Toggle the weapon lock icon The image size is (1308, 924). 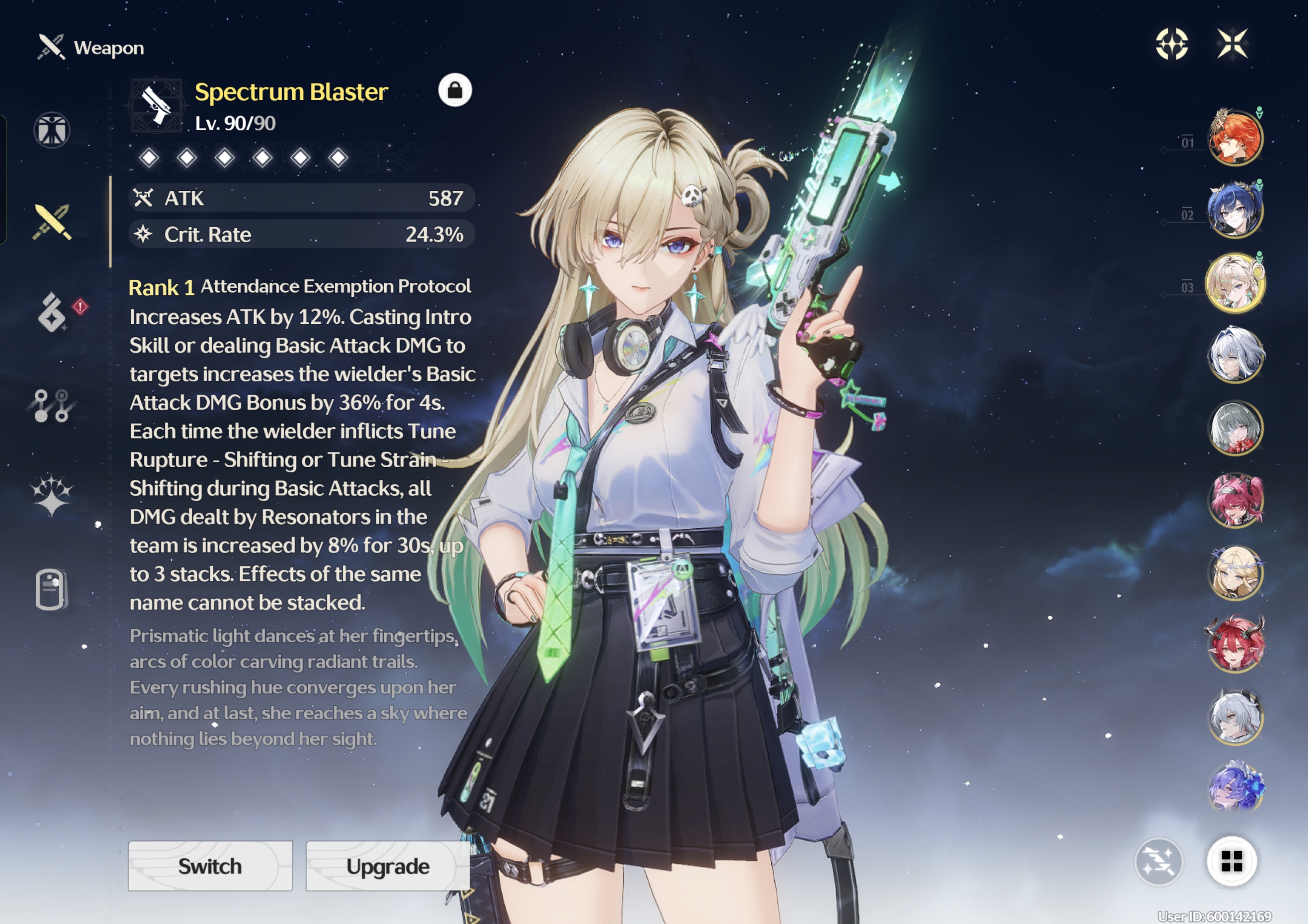[x=455, y=90]
